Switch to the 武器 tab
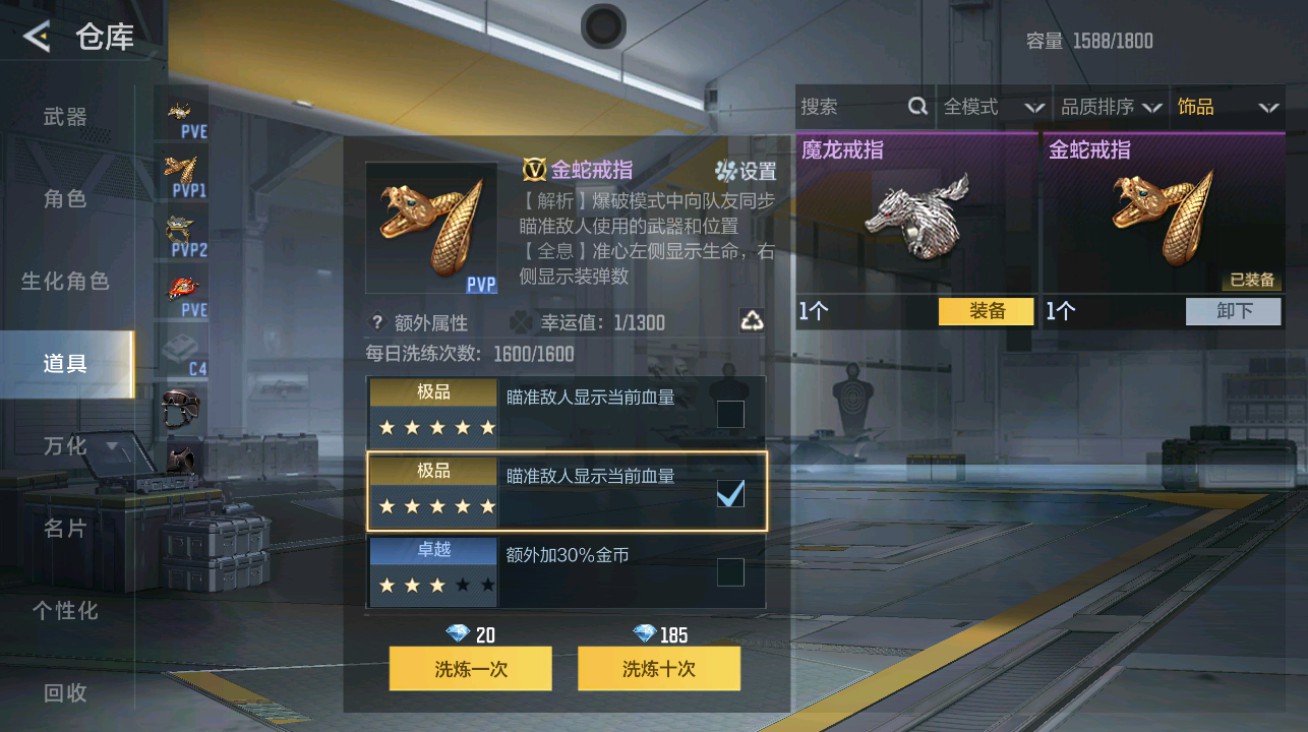This screenshot has height=732, width=1308. point(66,116)
